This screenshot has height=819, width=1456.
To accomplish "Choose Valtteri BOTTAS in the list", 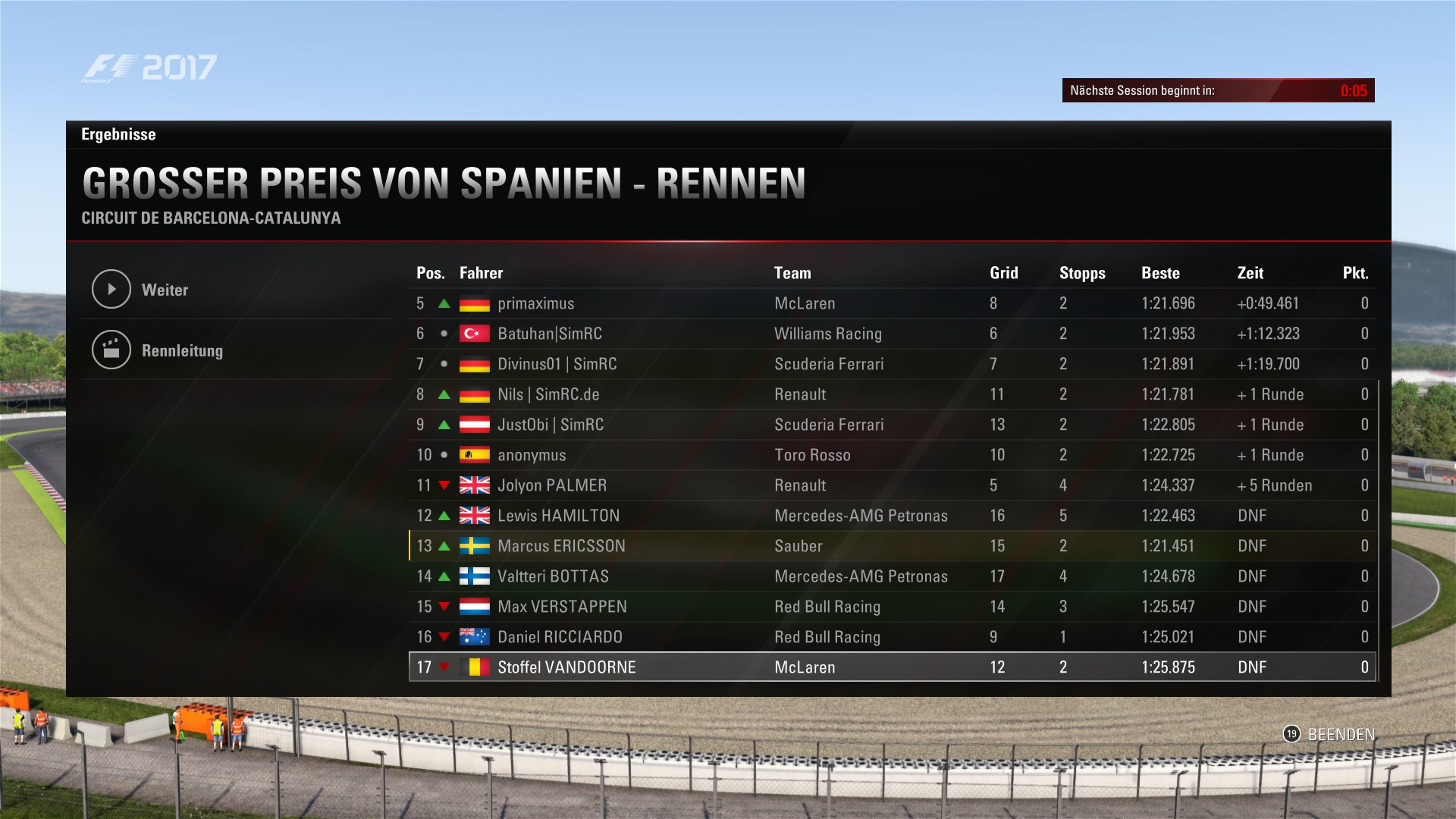I will (x=553, y=576).
